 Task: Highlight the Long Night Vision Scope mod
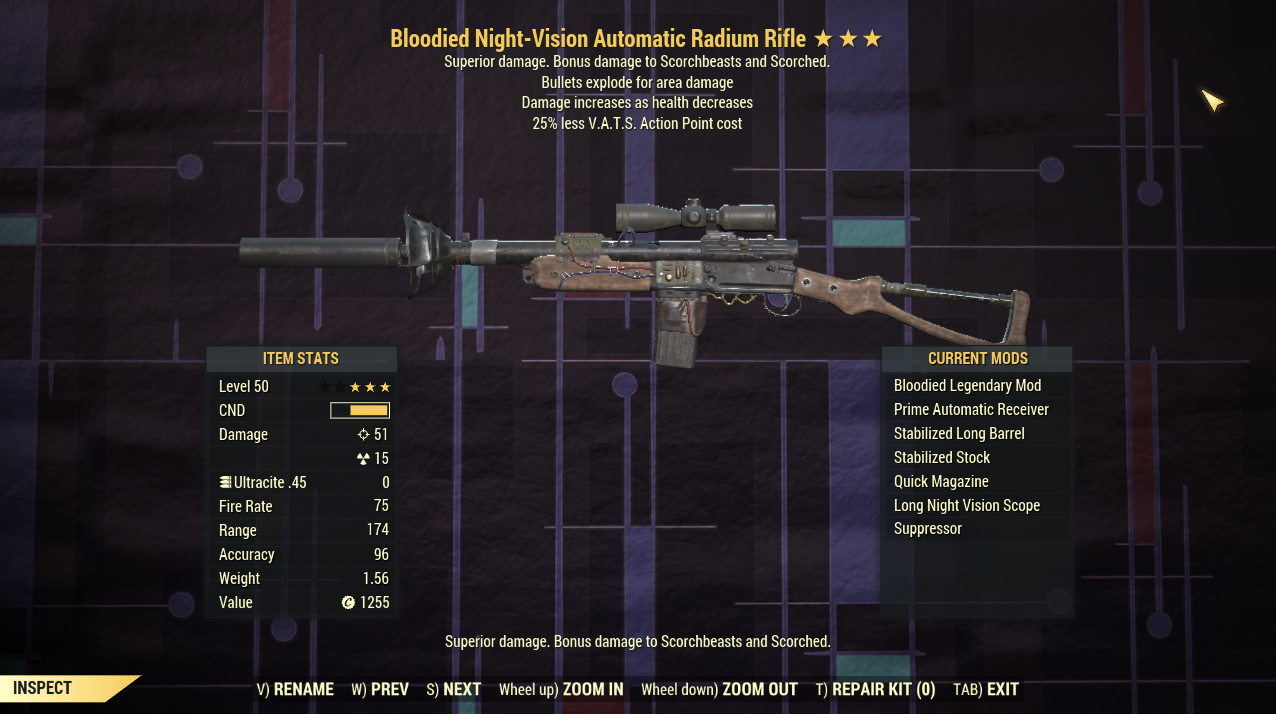pos(967,506)
